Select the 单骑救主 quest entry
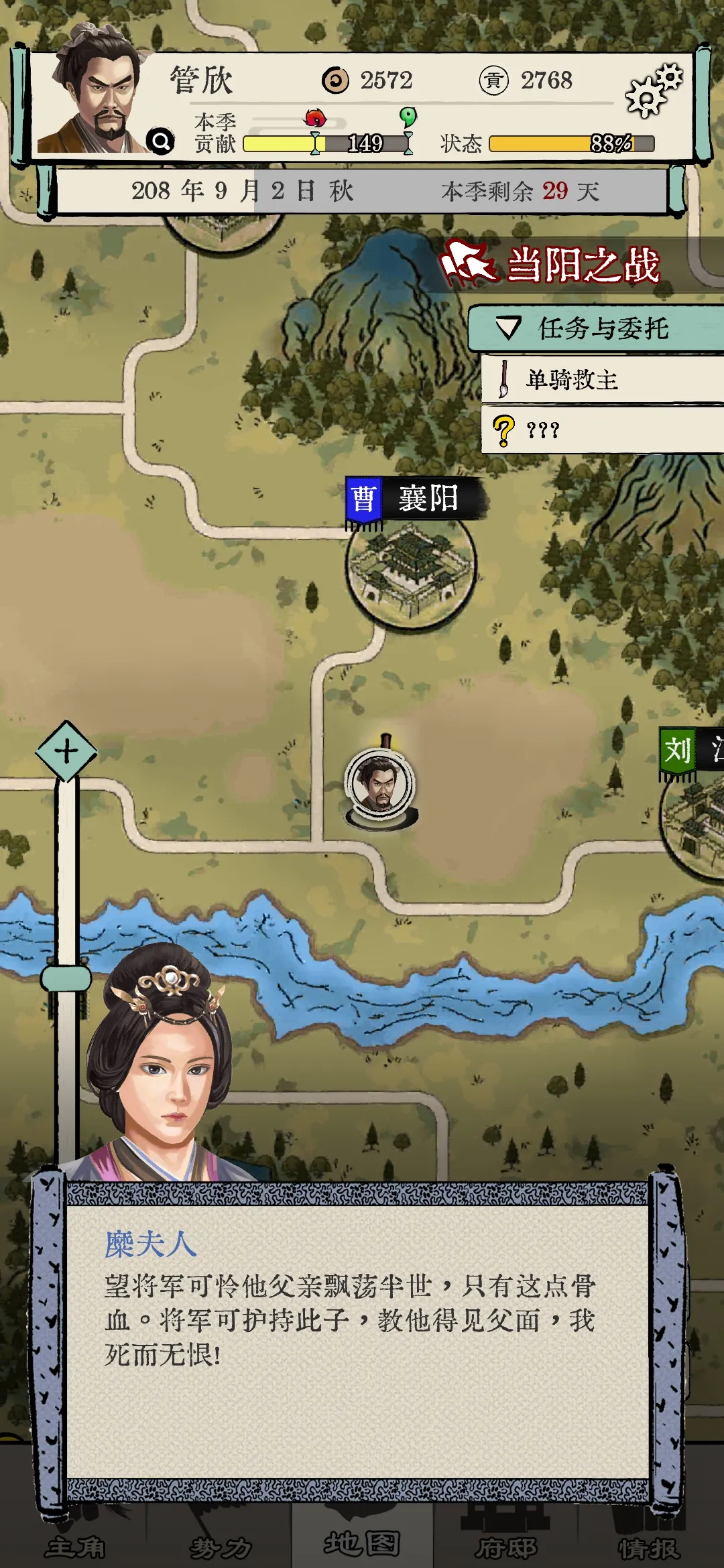724x1568 pixels. pos(602,380)
